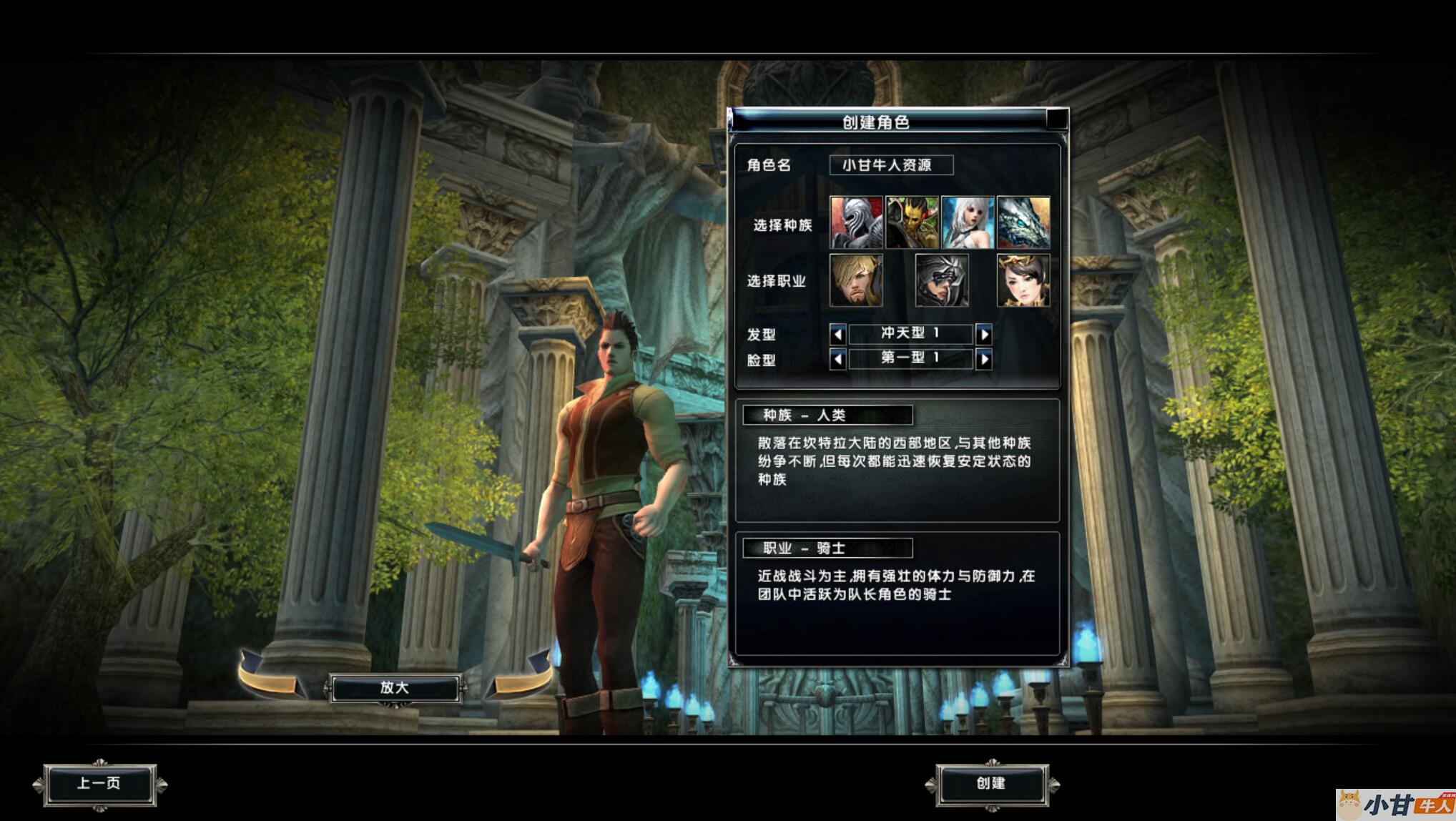
Task: Edit the 角色名 character name field
Action: [x=890, y=165]
